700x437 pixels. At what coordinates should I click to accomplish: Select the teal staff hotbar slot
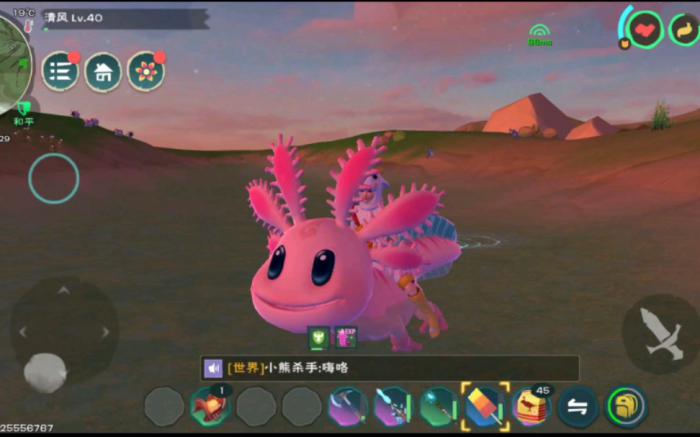(438, 406)
